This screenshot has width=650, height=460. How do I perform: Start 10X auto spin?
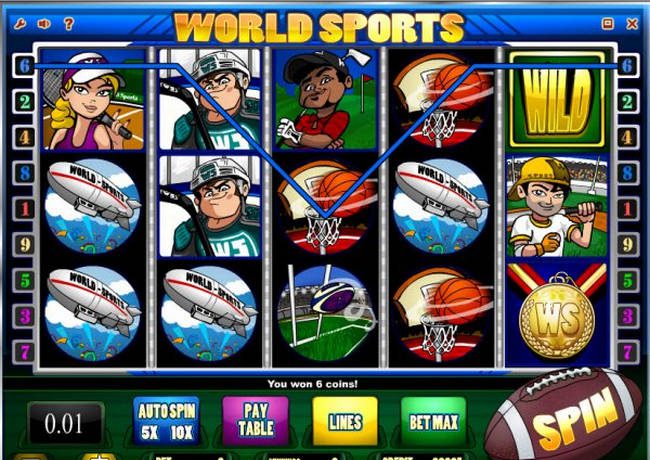coord(181,432)
